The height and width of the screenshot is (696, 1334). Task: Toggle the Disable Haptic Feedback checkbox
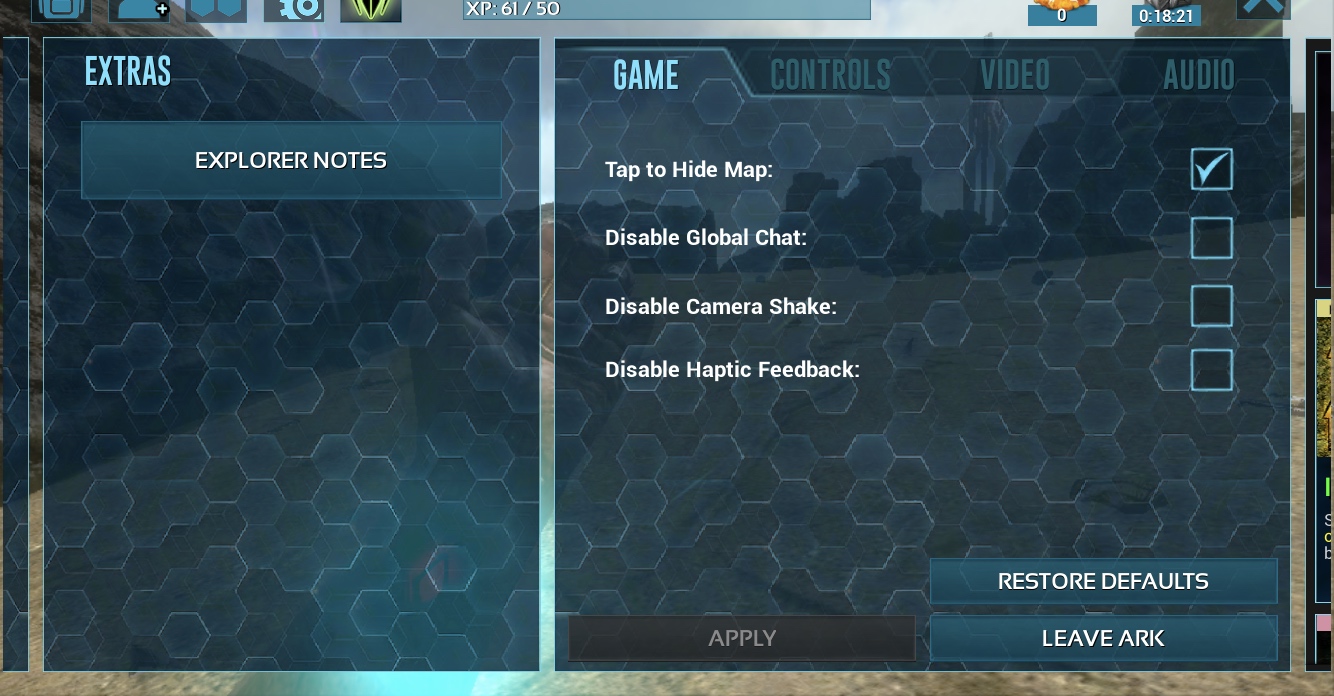[1211, 369]
